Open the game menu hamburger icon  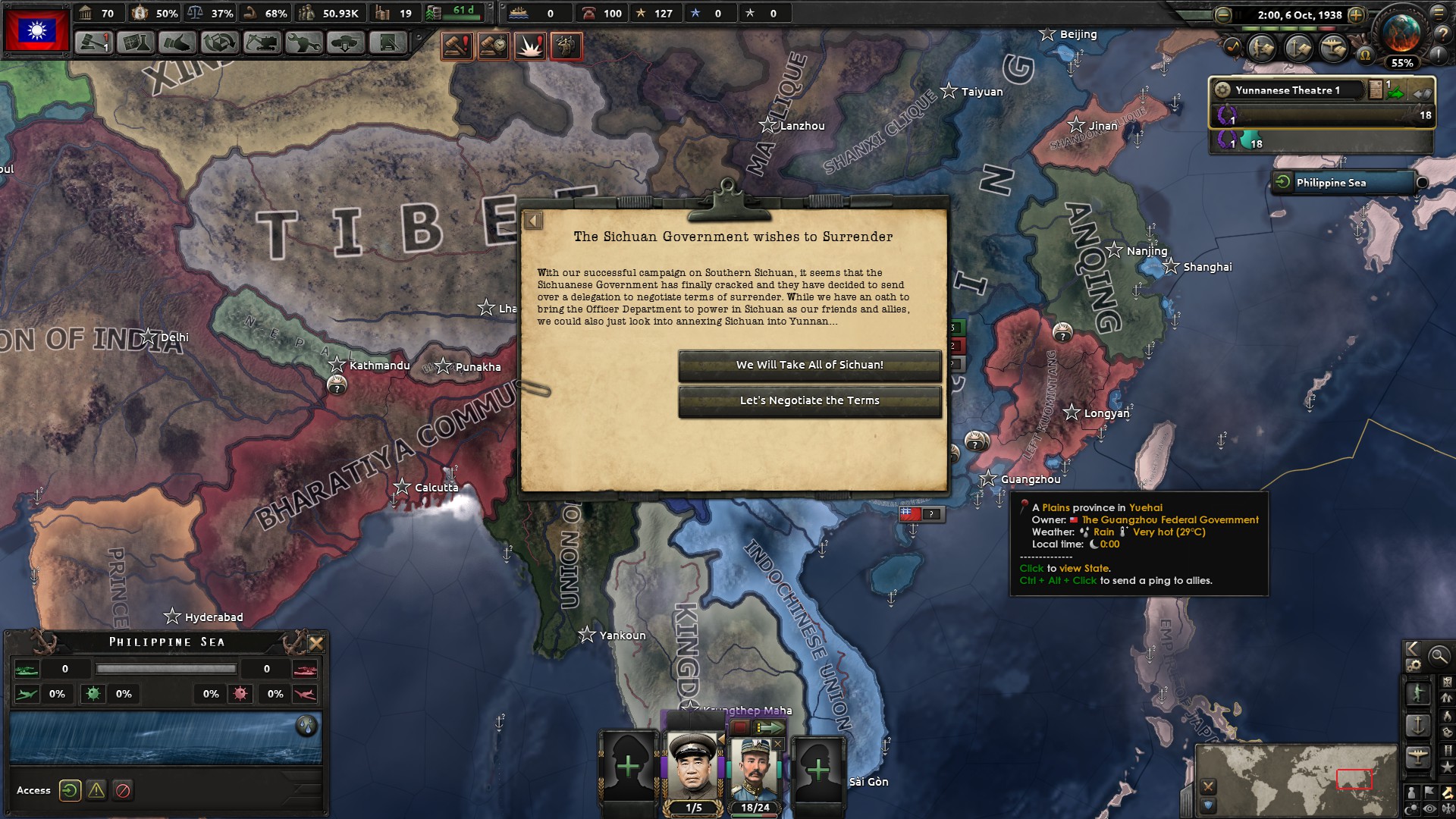[1439, 14]
